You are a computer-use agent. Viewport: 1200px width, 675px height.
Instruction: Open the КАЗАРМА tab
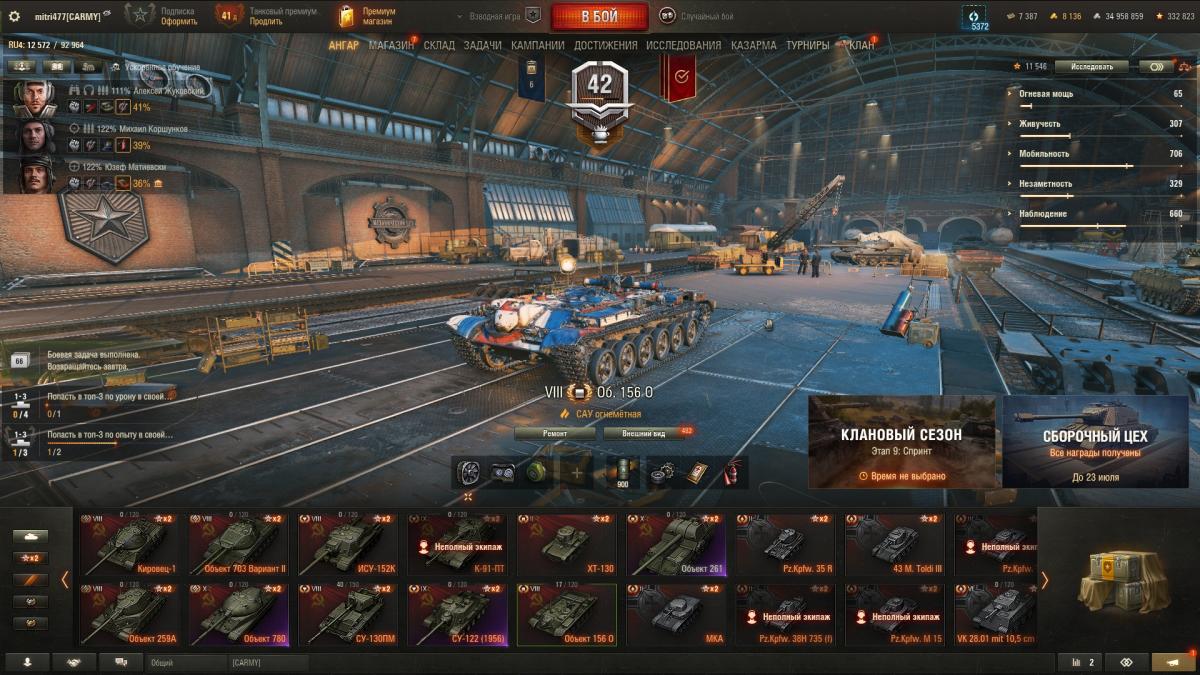coord(753,45)
